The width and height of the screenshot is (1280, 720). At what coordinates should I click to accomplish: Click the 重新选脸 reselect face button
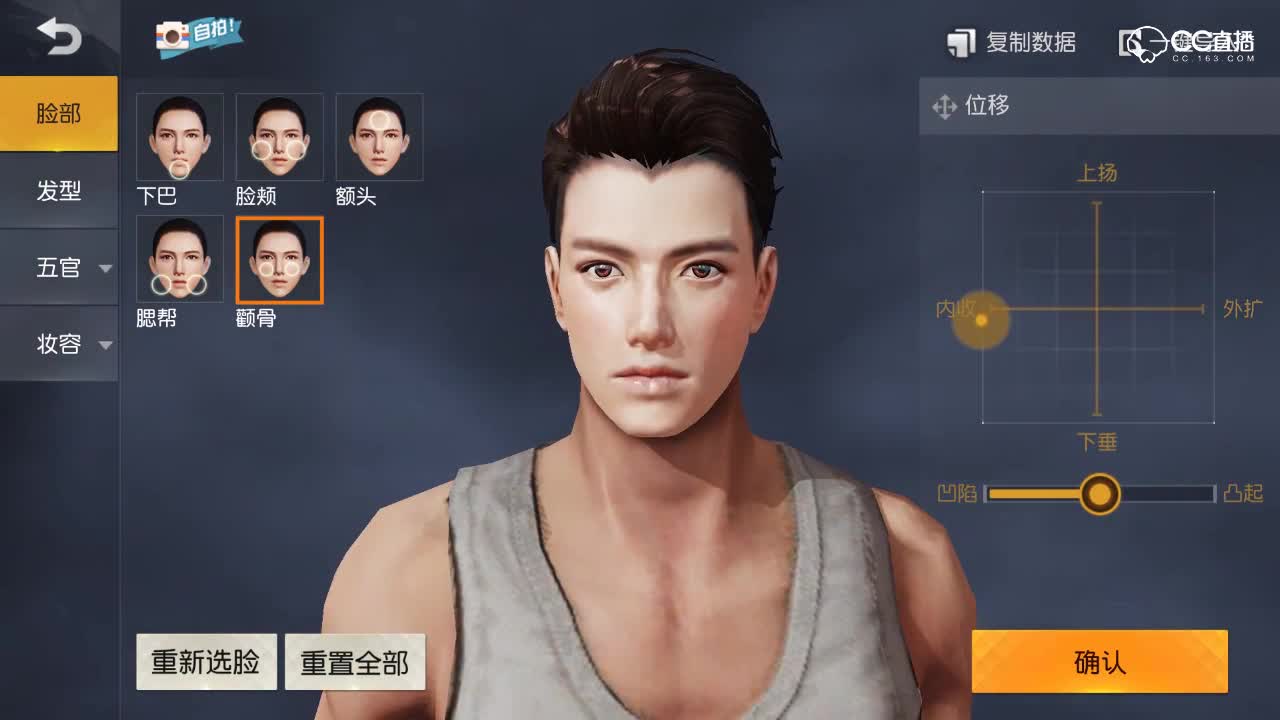click(x=206, y=661)
